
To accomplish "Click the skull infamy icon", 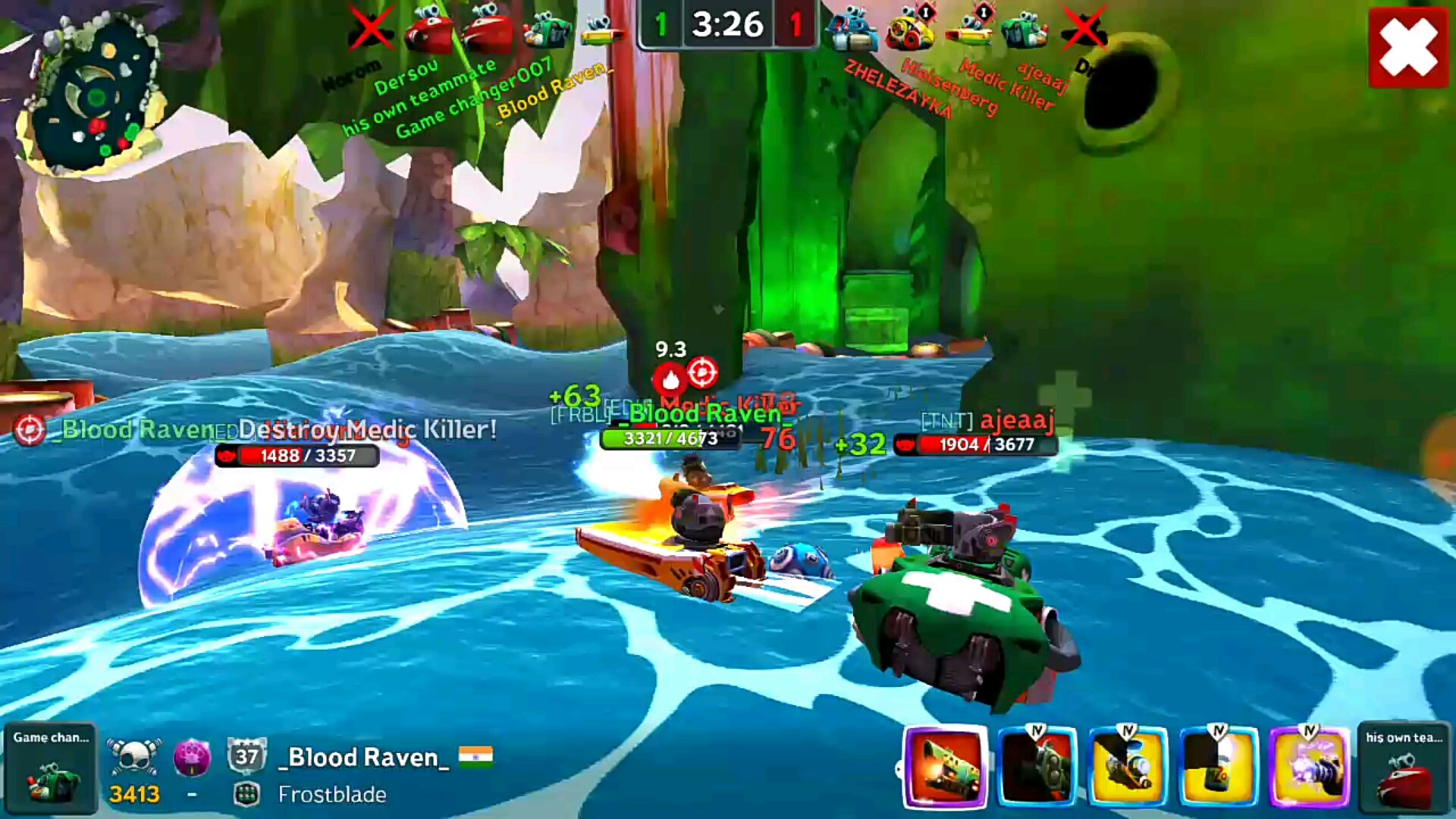I will 134,757.
